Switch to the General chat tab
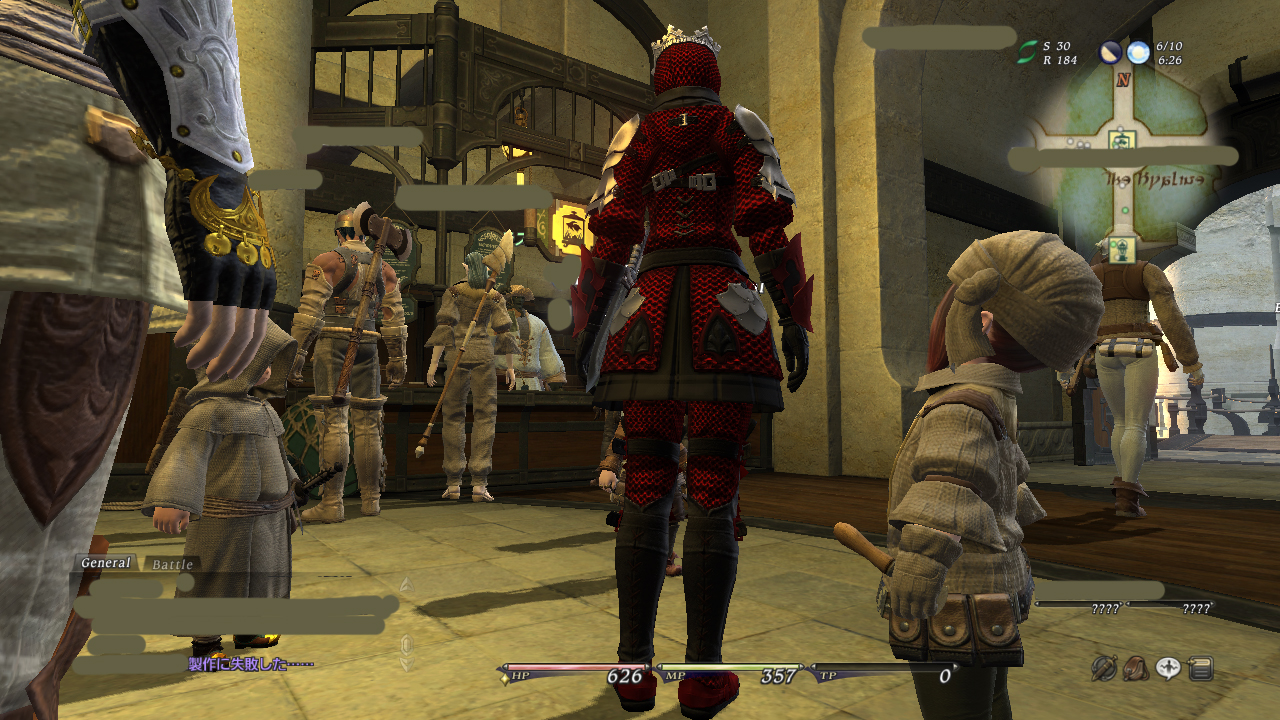 (x=106, y=563)
